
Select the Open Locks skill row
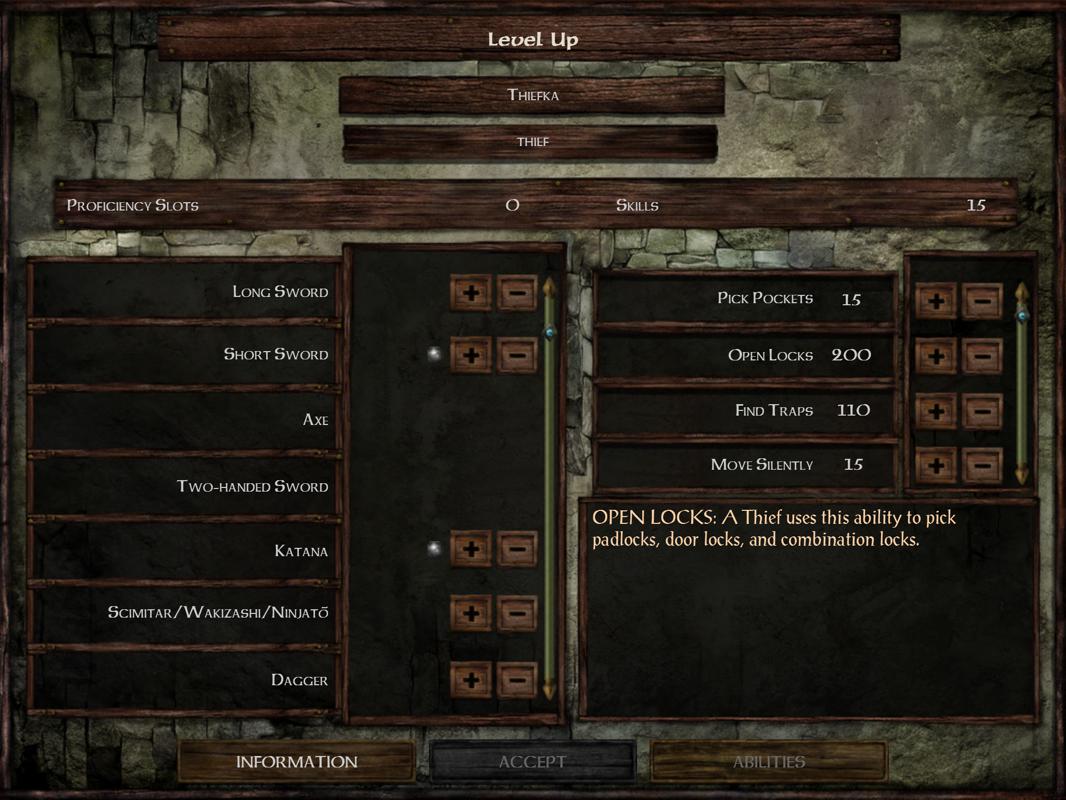tap(745, 355)
